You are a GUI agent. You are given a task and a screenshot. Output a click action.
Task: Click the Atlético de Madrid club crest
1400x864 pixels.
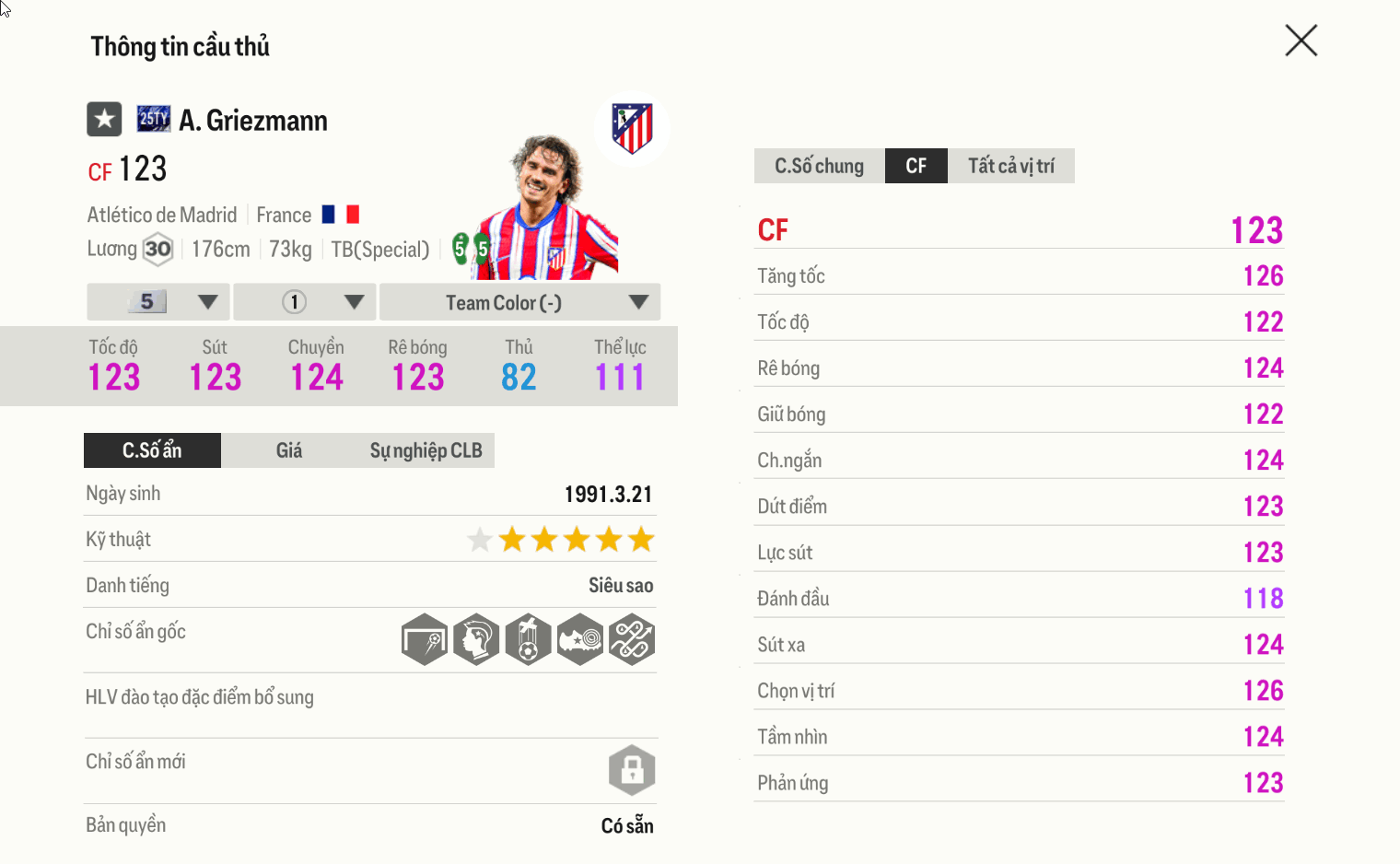(x=631, y=129)
